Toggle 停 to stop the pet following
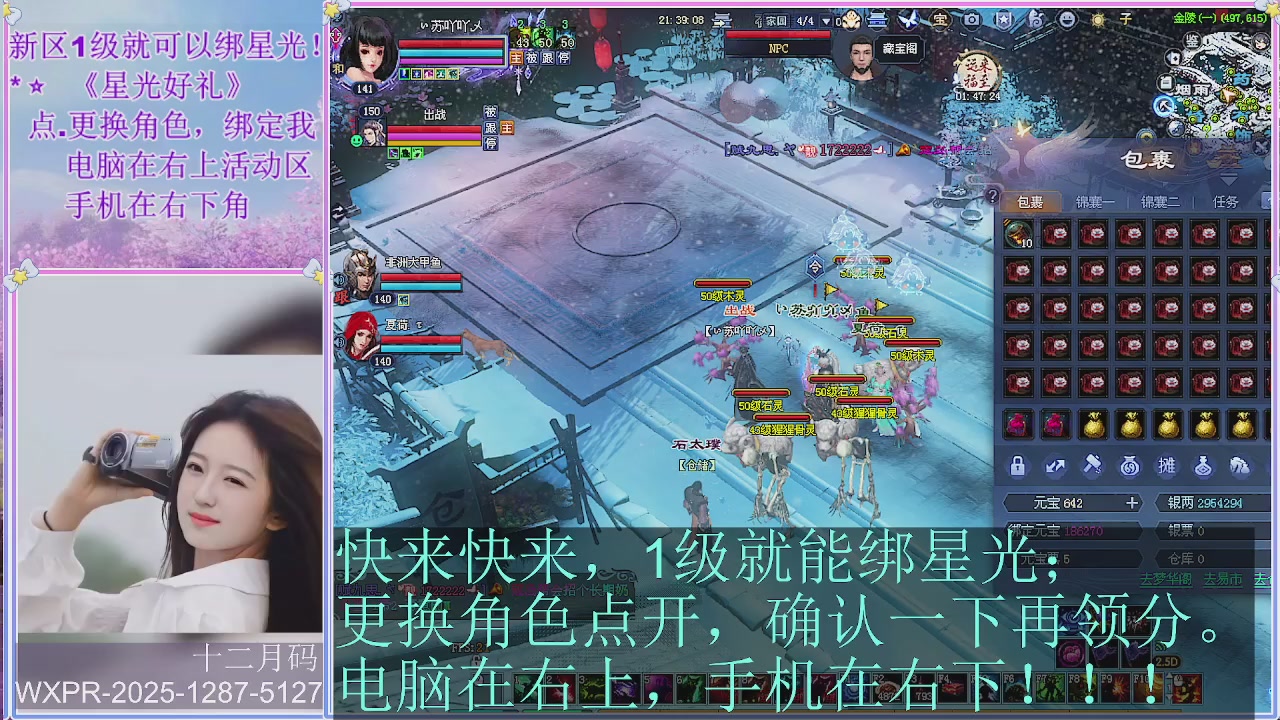 [491, 142]
